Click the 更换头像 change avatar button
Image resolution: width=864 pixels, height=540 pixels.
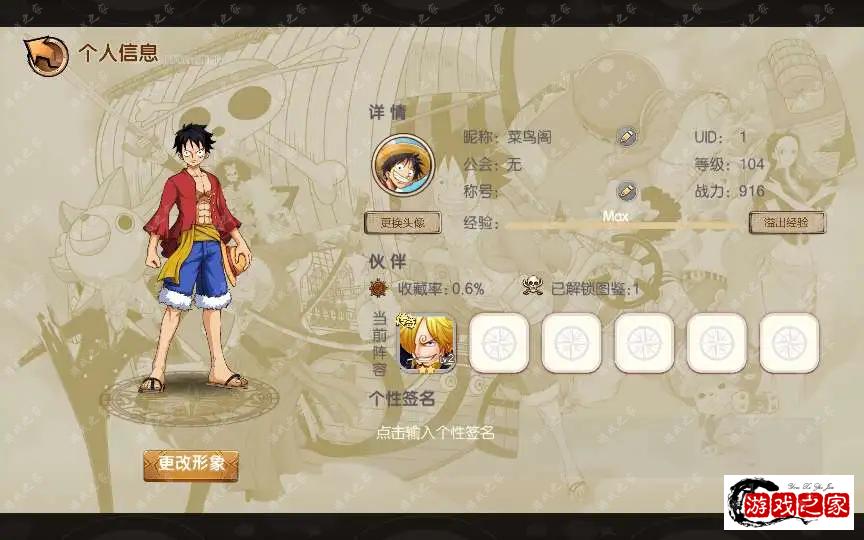tap(402, 223)
